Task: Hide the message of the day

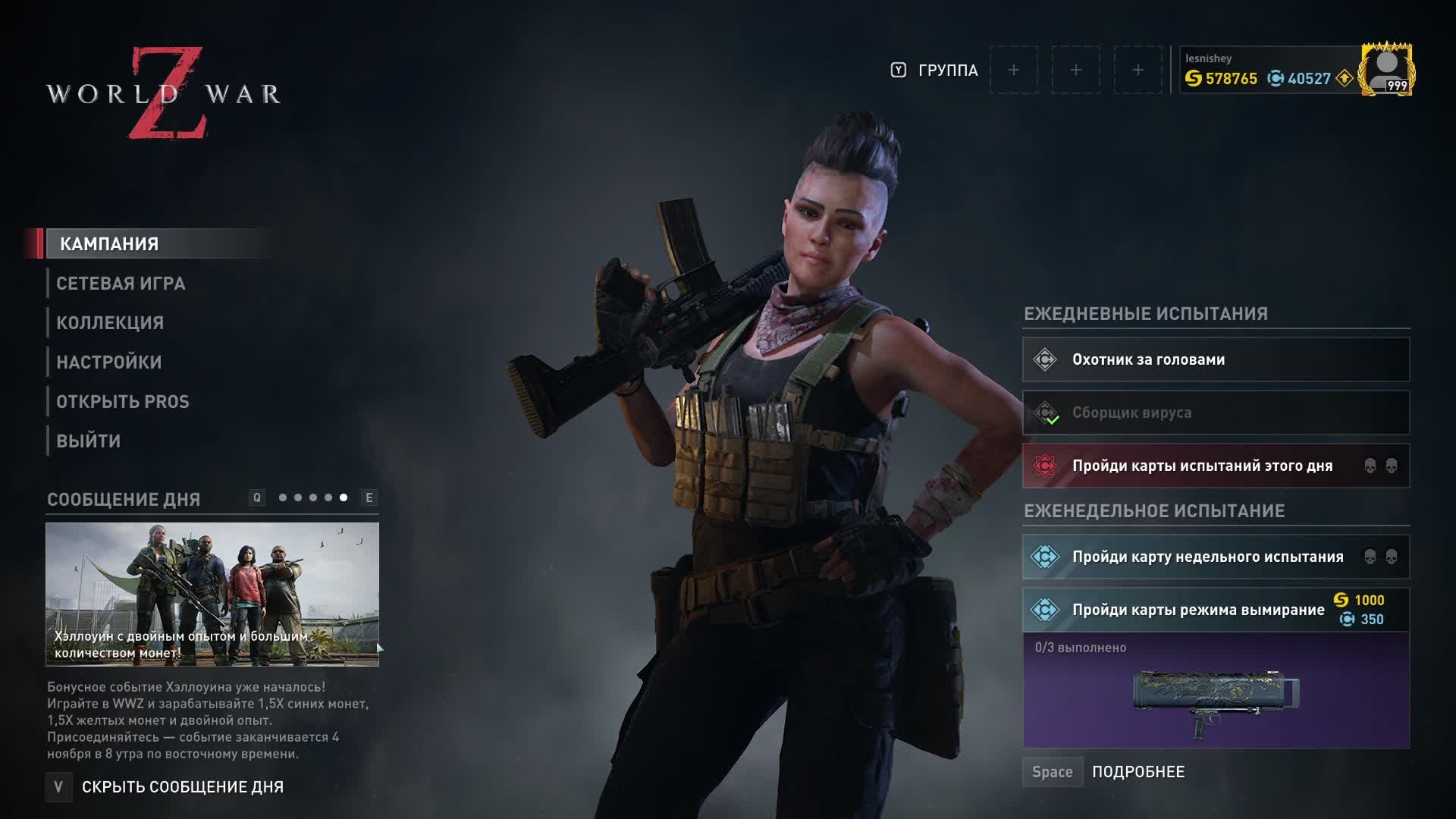Action: point(182,787)
